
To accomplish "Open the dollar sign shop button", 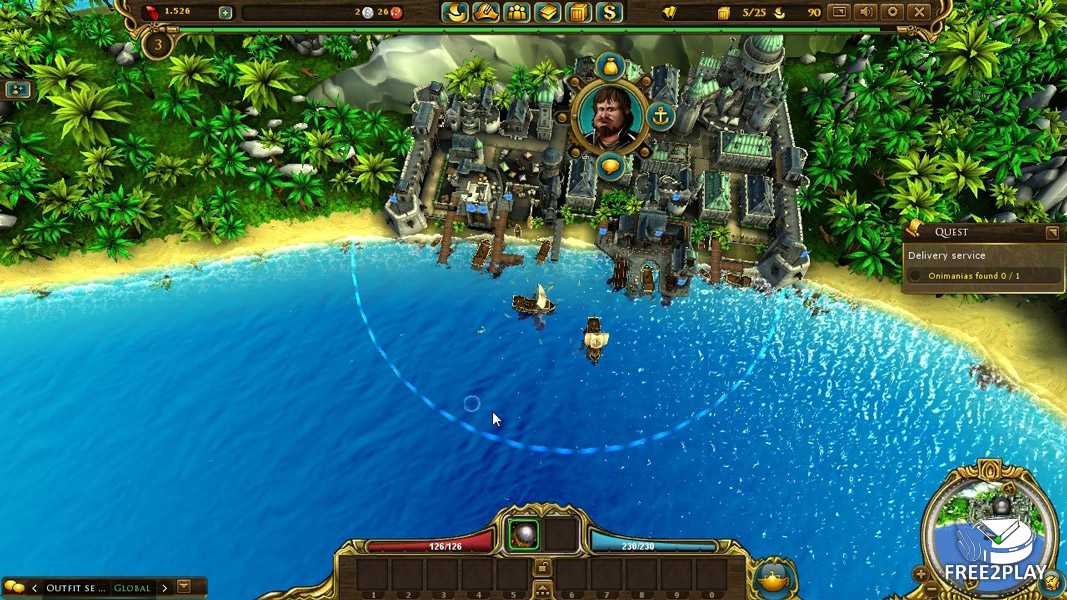I will [x=609, y=13].
